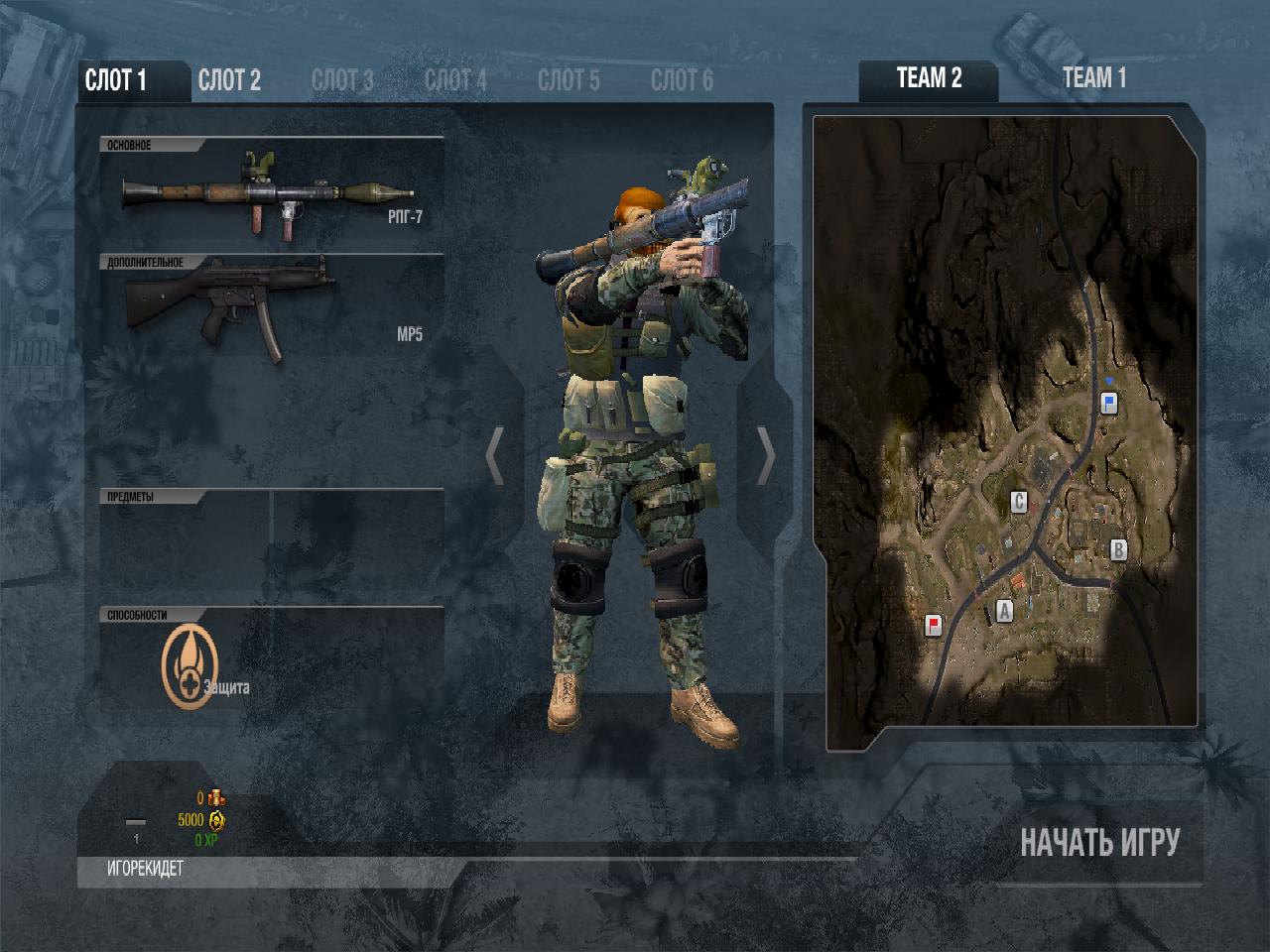Select the blue flag spawn marker

tap(1109, 402)
